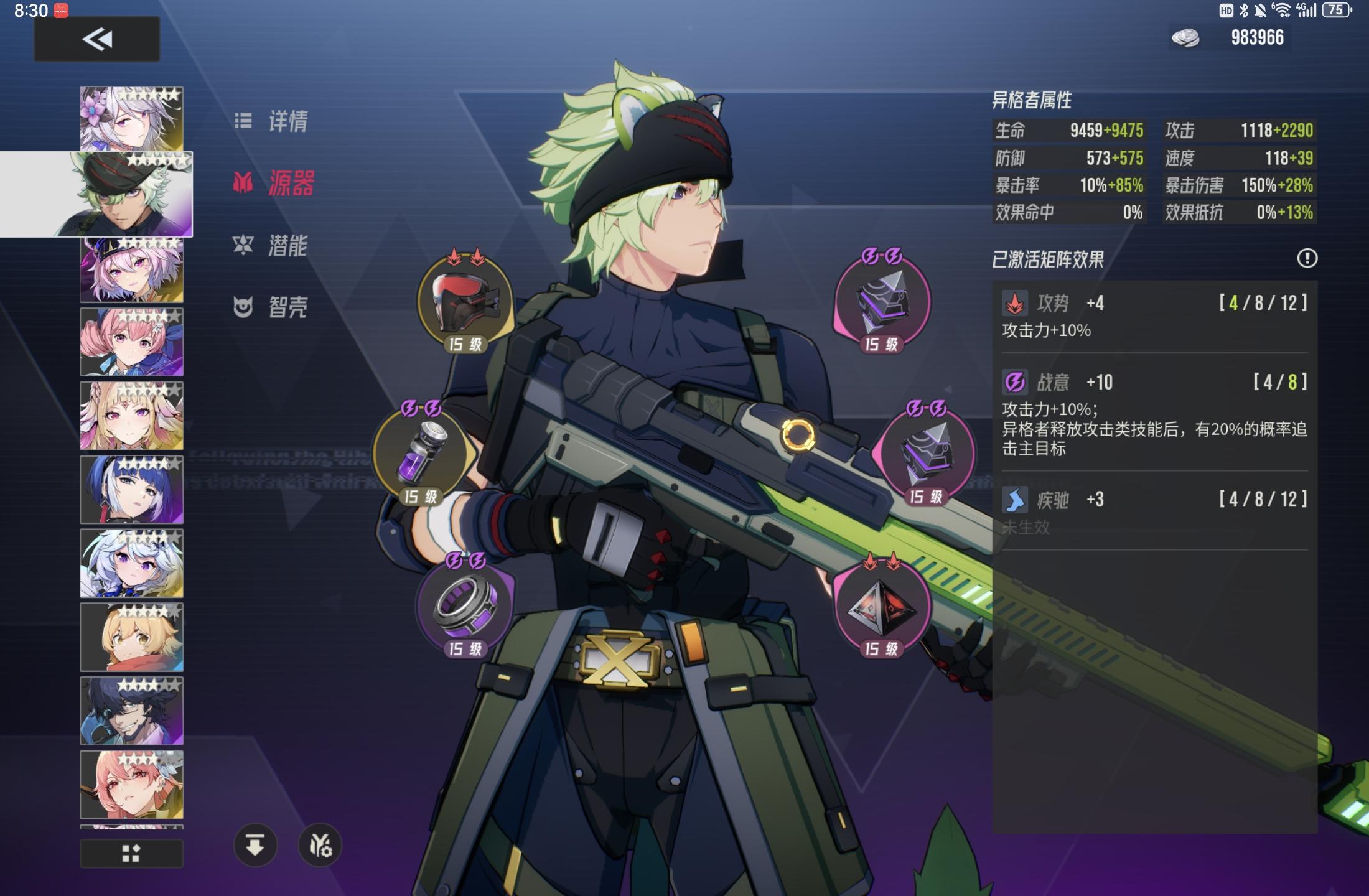The width and height of the screenshot is (1369, 896).
Task: Open the gear preset settings button
Action: [320, 846]
